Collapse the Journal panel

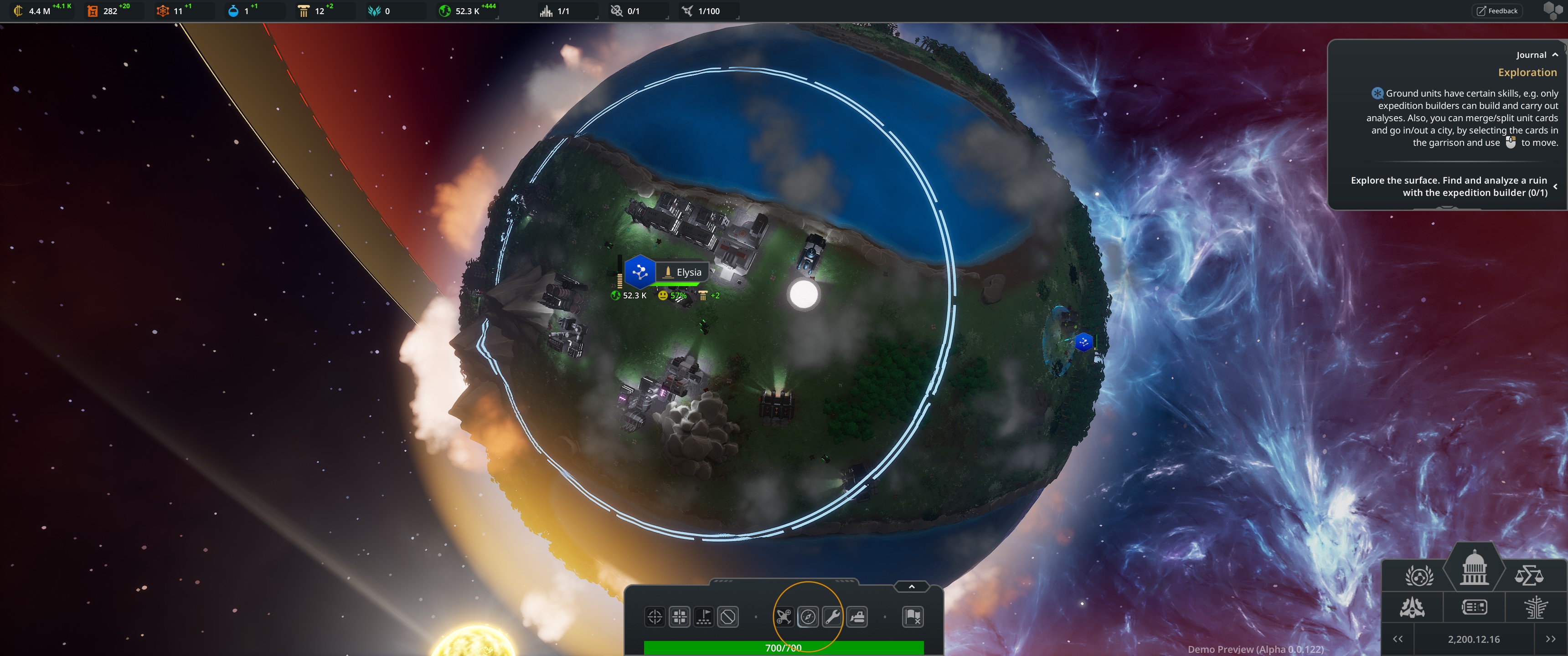(1555, 55)
